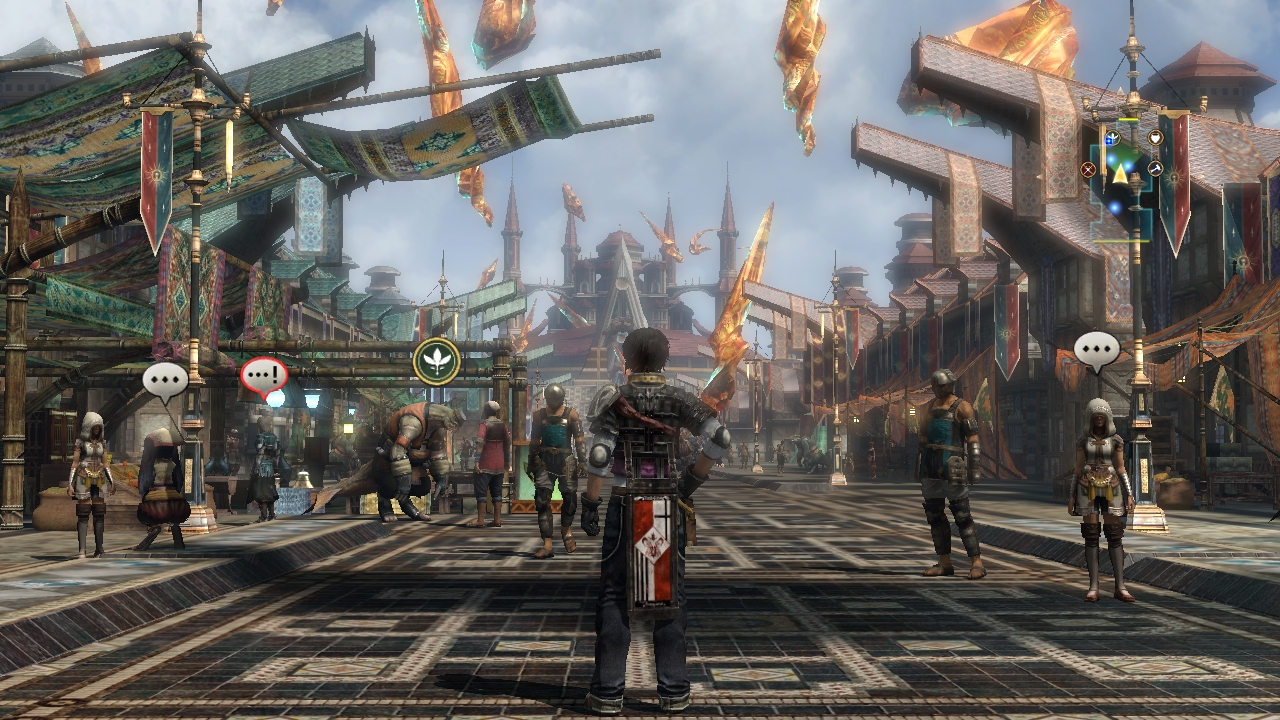Click the minimap in the corner
The height and width of the screenshot is (720, 1280).
(1121, 175)
